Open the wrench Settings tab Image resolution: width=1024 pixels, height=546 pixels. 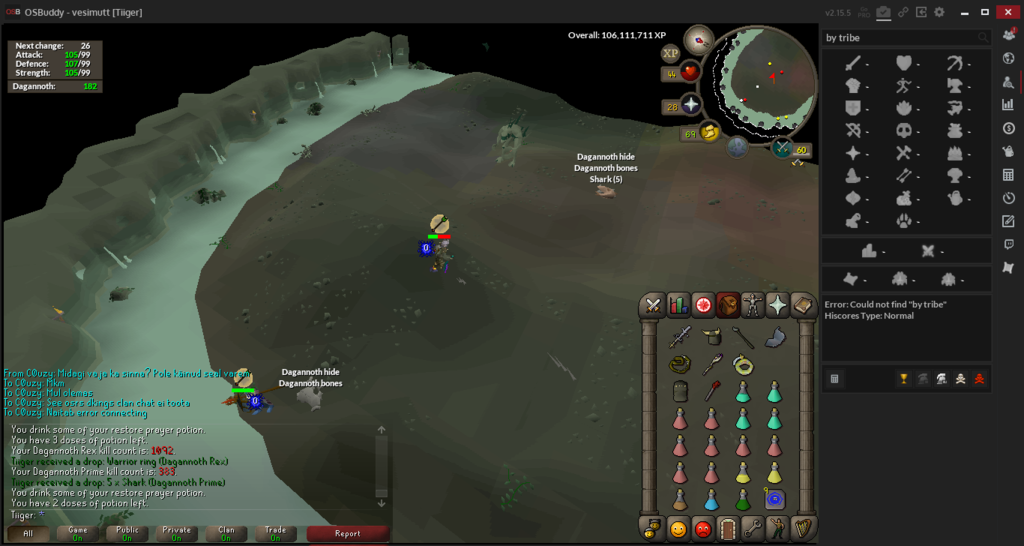point(753,528)
